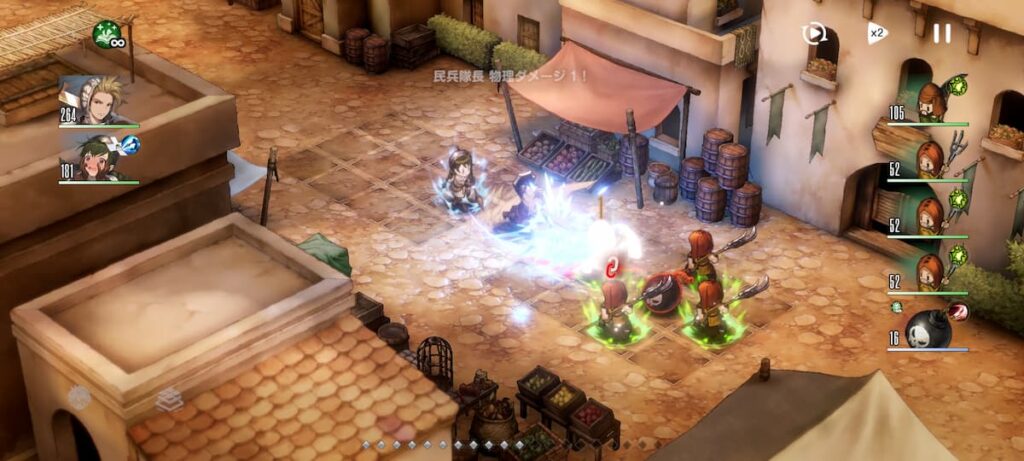Pause the battle

point(942,34)
